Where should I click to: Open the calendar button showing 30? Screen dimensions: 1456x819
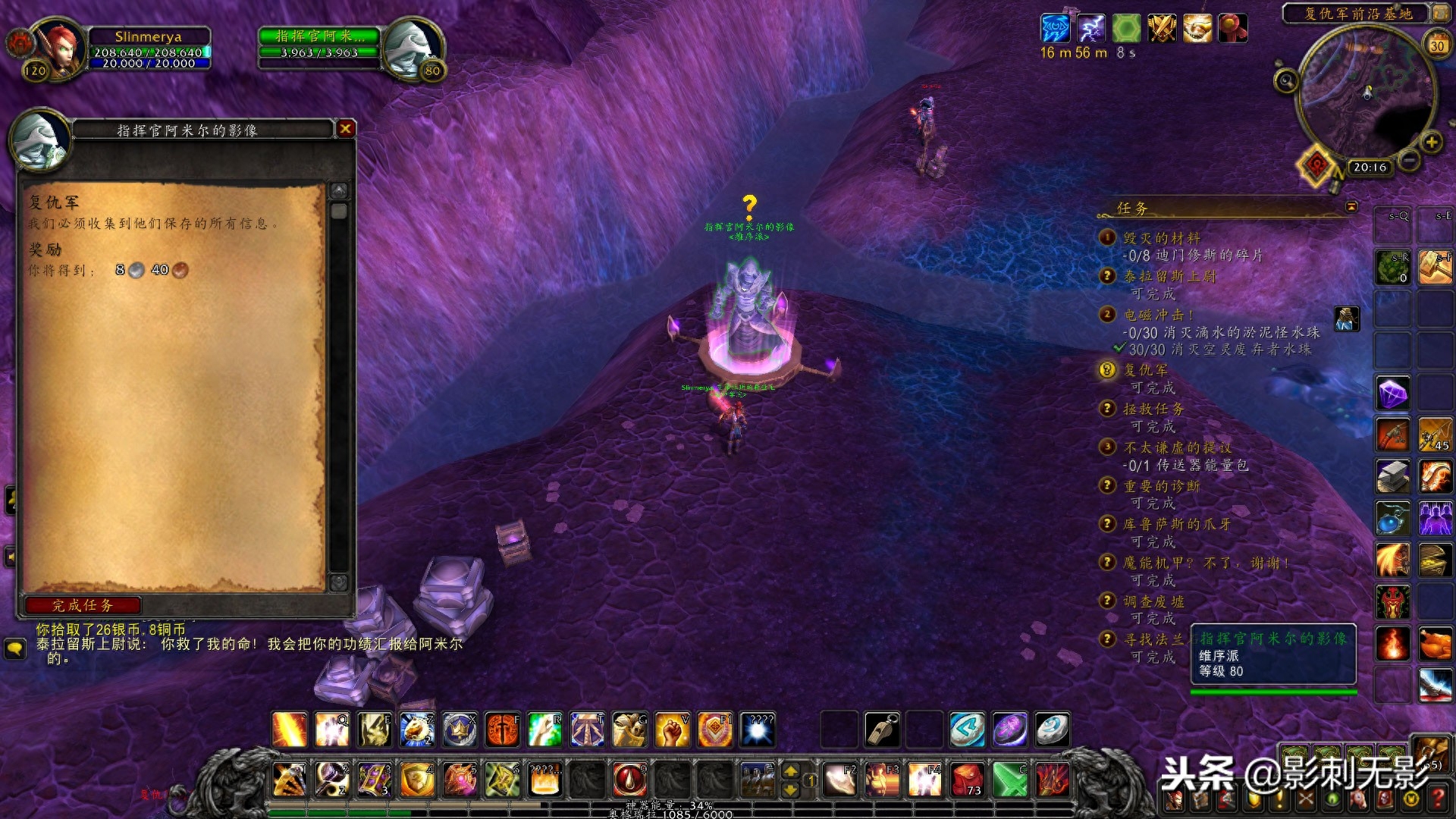(x=1437, y=45)
